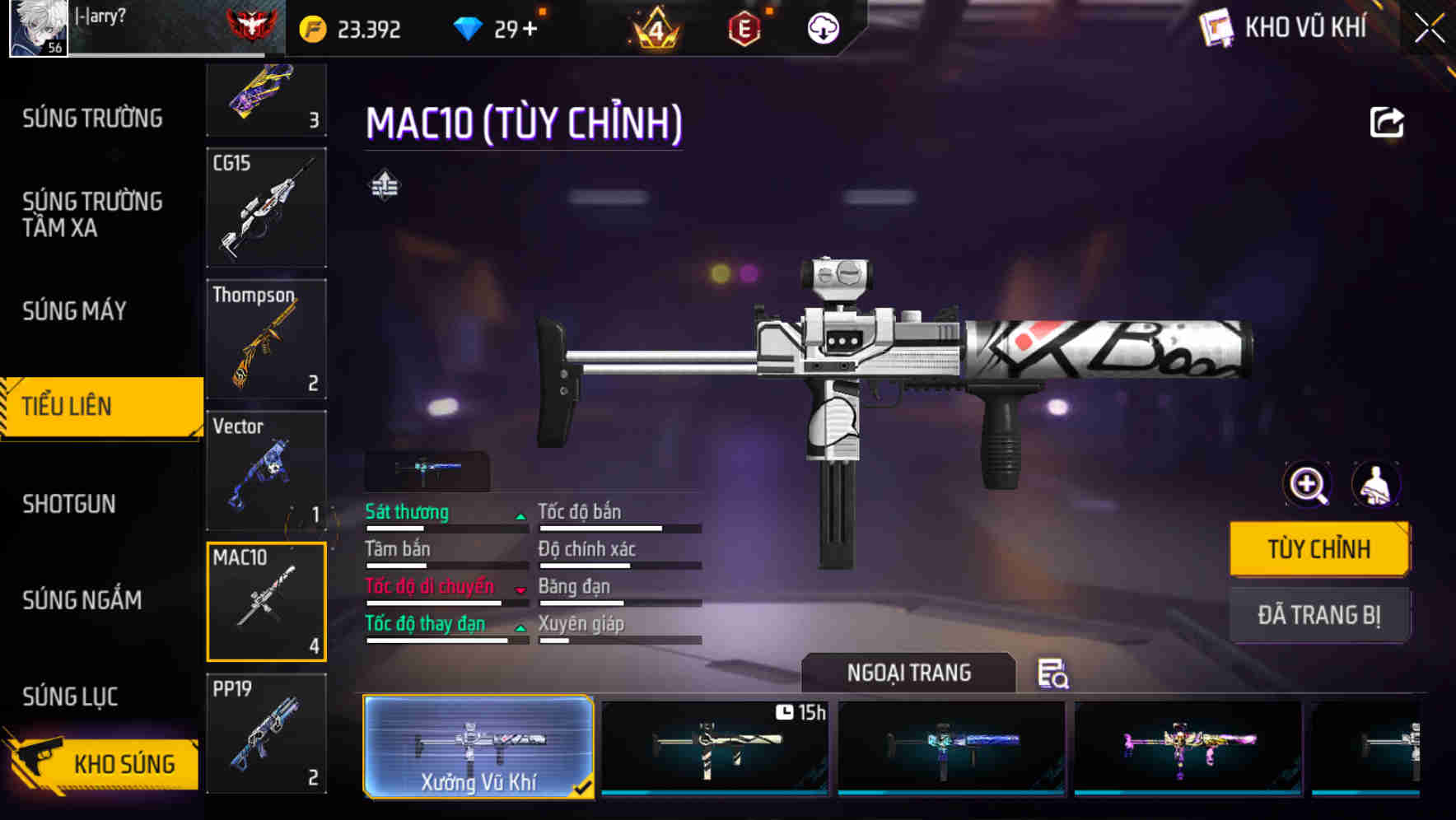The width and height of the screenshot is (1456, 820).
Task: Choose the skin with 15h timer
Action: pyautogui.click(x=715, y=747)
